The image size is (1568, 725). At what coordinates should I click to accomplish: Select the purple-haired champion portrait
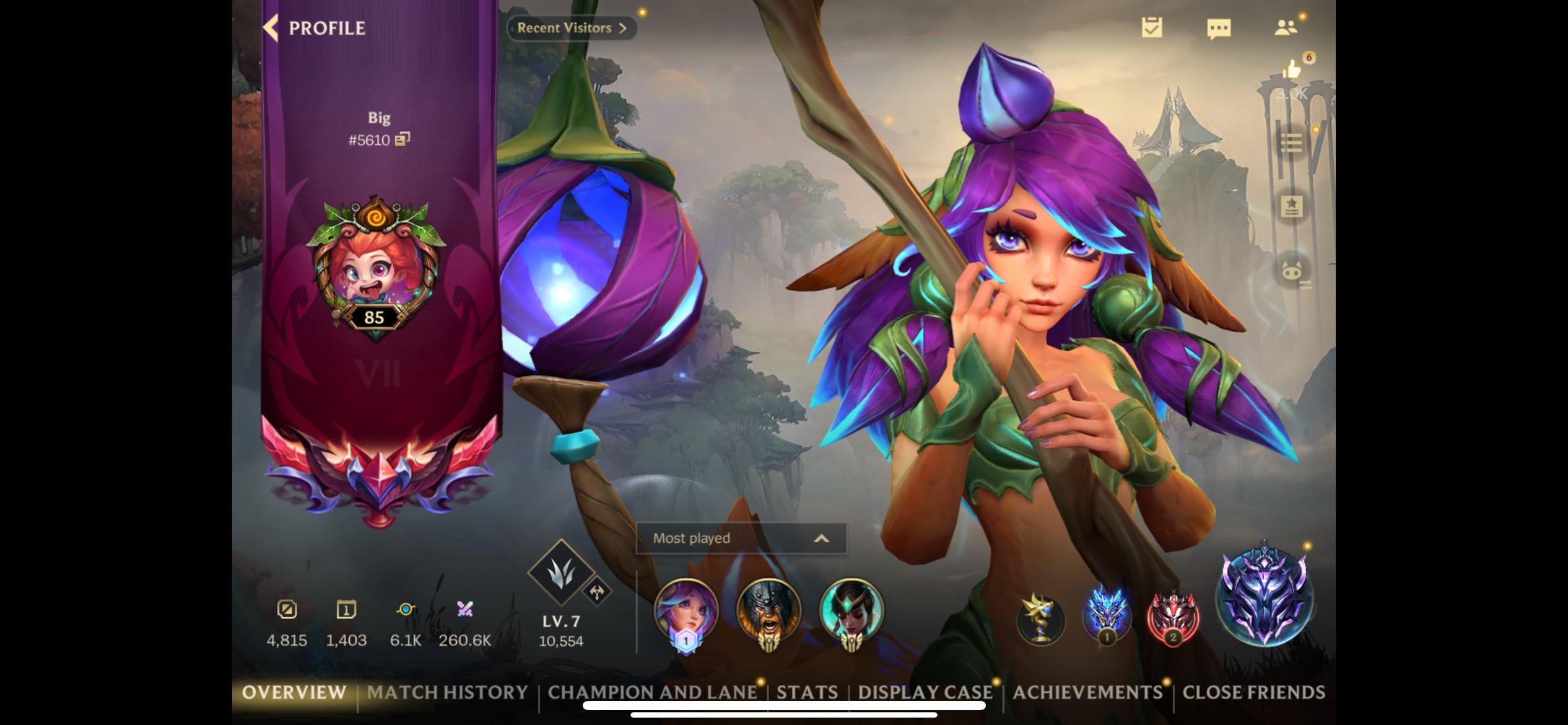pyautogui.click(x=686, y=610)
